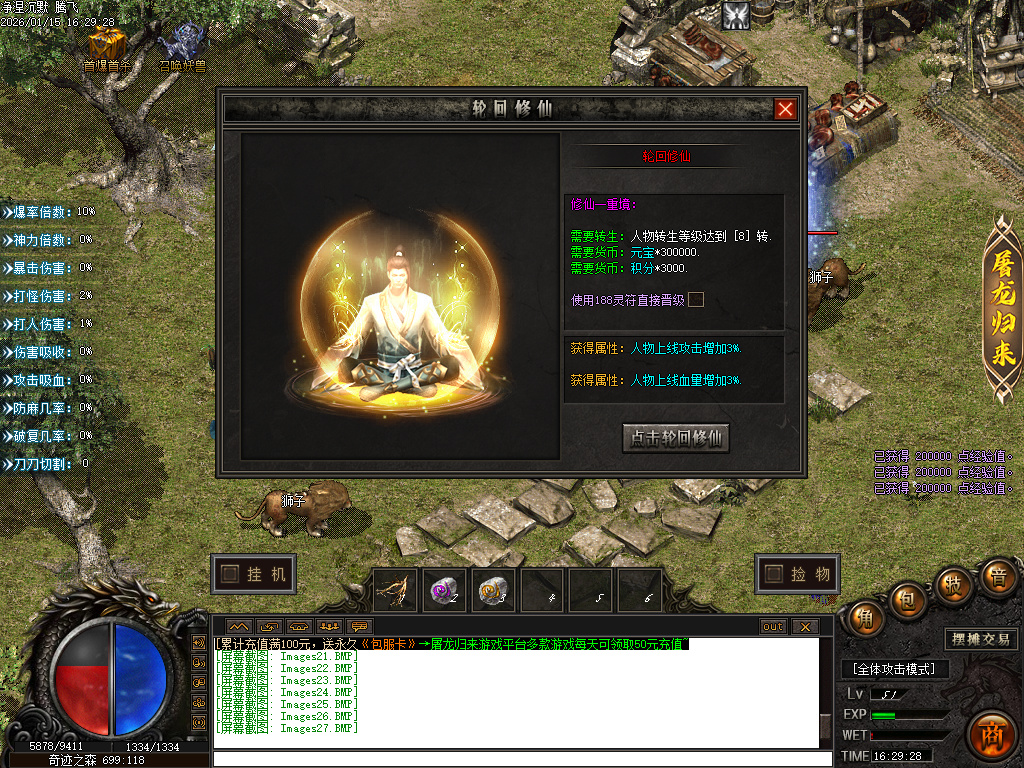
Task: Switch the 全体攻击模式 attack mode
Action: 895,669
